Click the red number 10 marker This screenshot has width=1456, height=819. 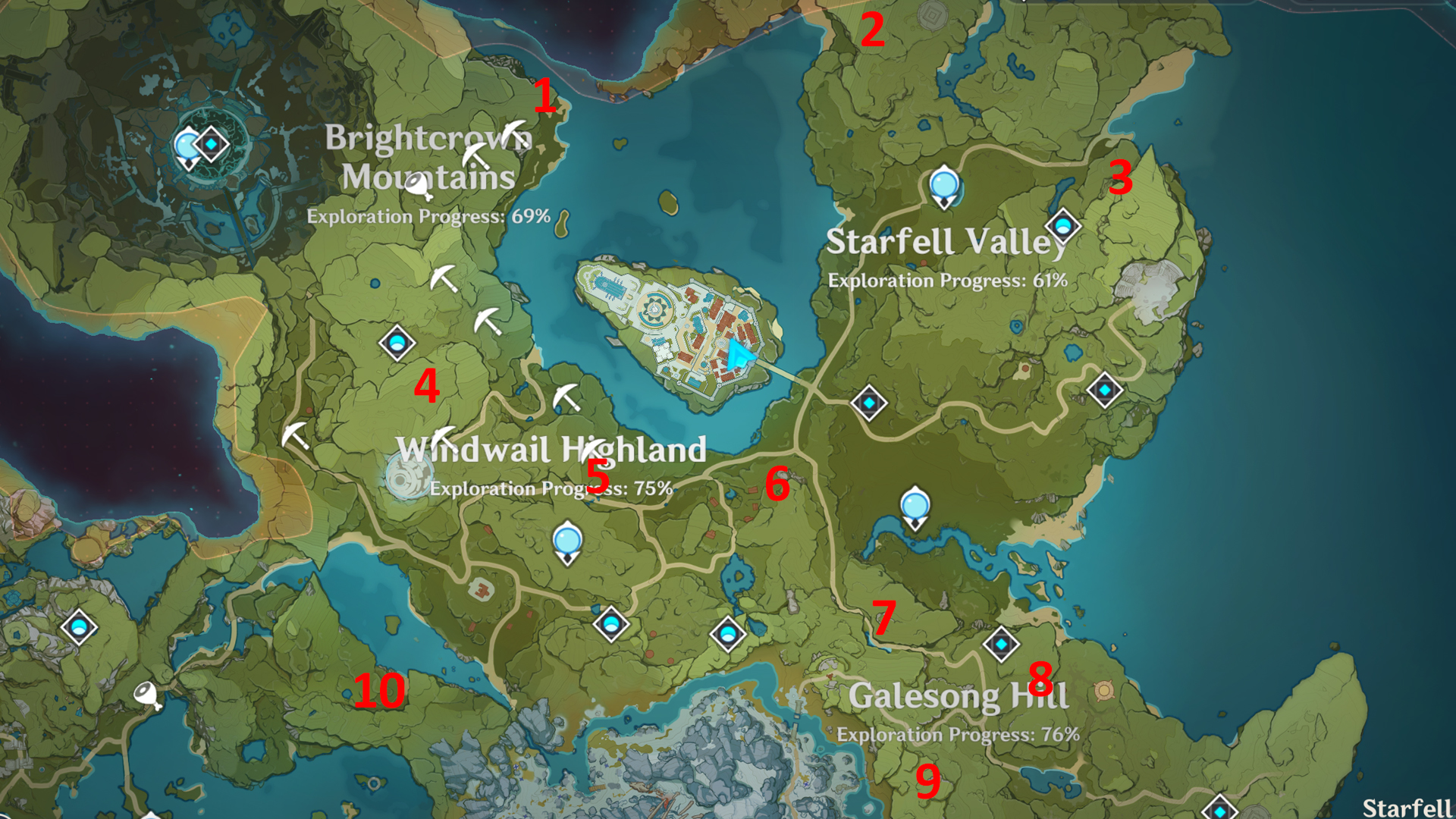381,690
